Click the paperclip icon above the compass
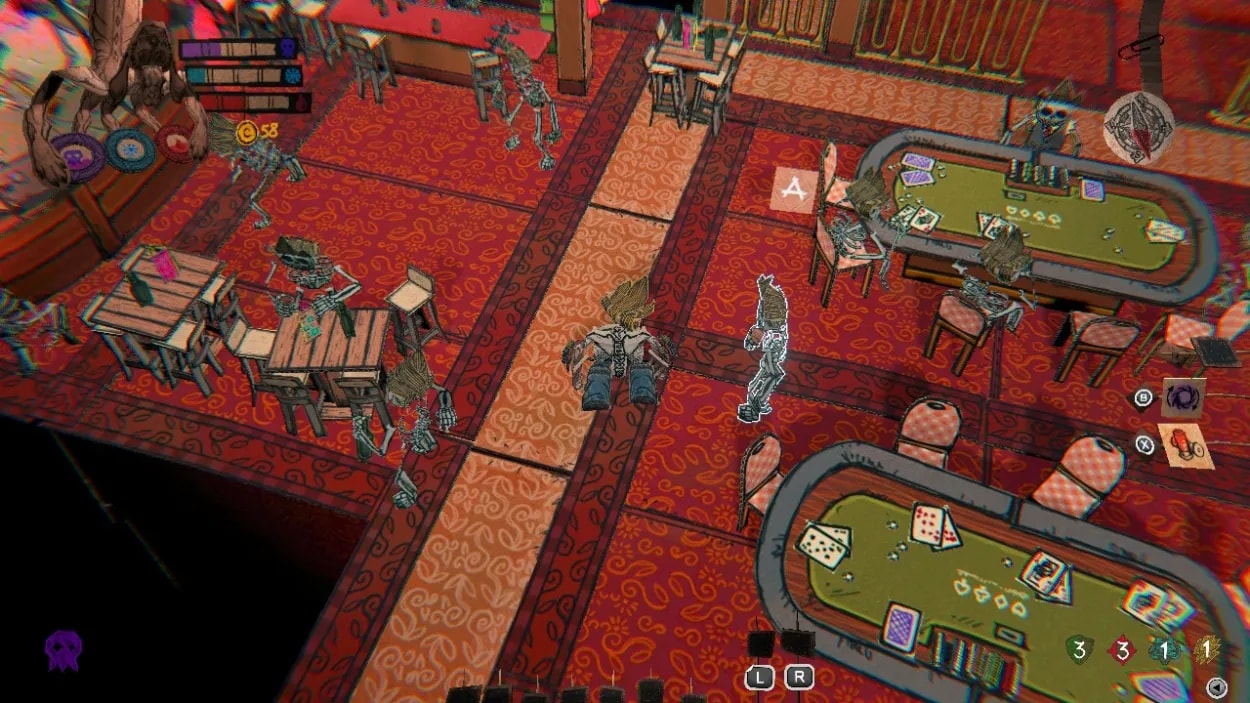This screenshot has width=1250, height=703. pyautogui.click(x=1143, y=48)
